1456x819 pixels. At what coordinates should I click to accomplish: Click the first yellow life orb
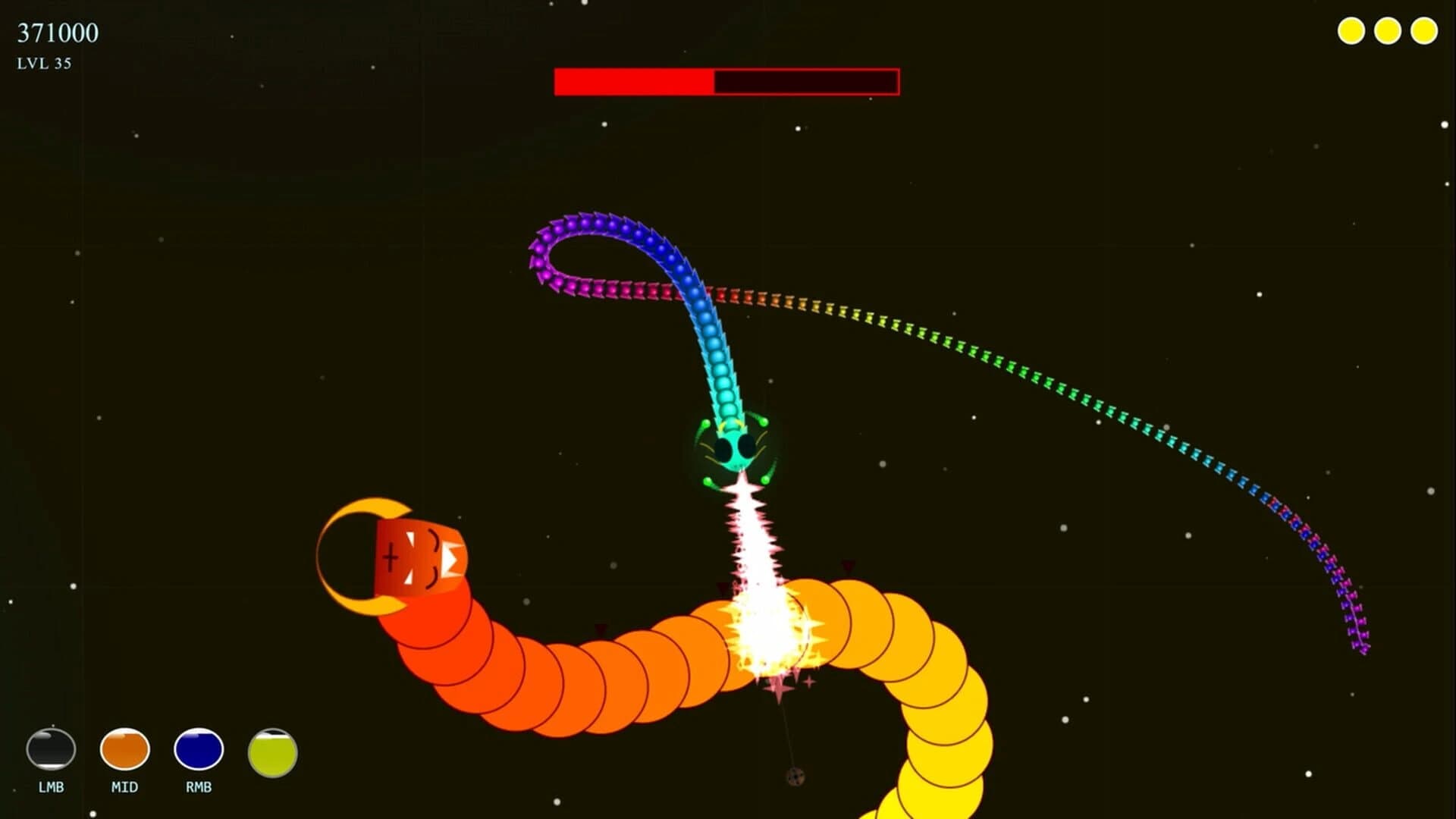[1352, 30]
